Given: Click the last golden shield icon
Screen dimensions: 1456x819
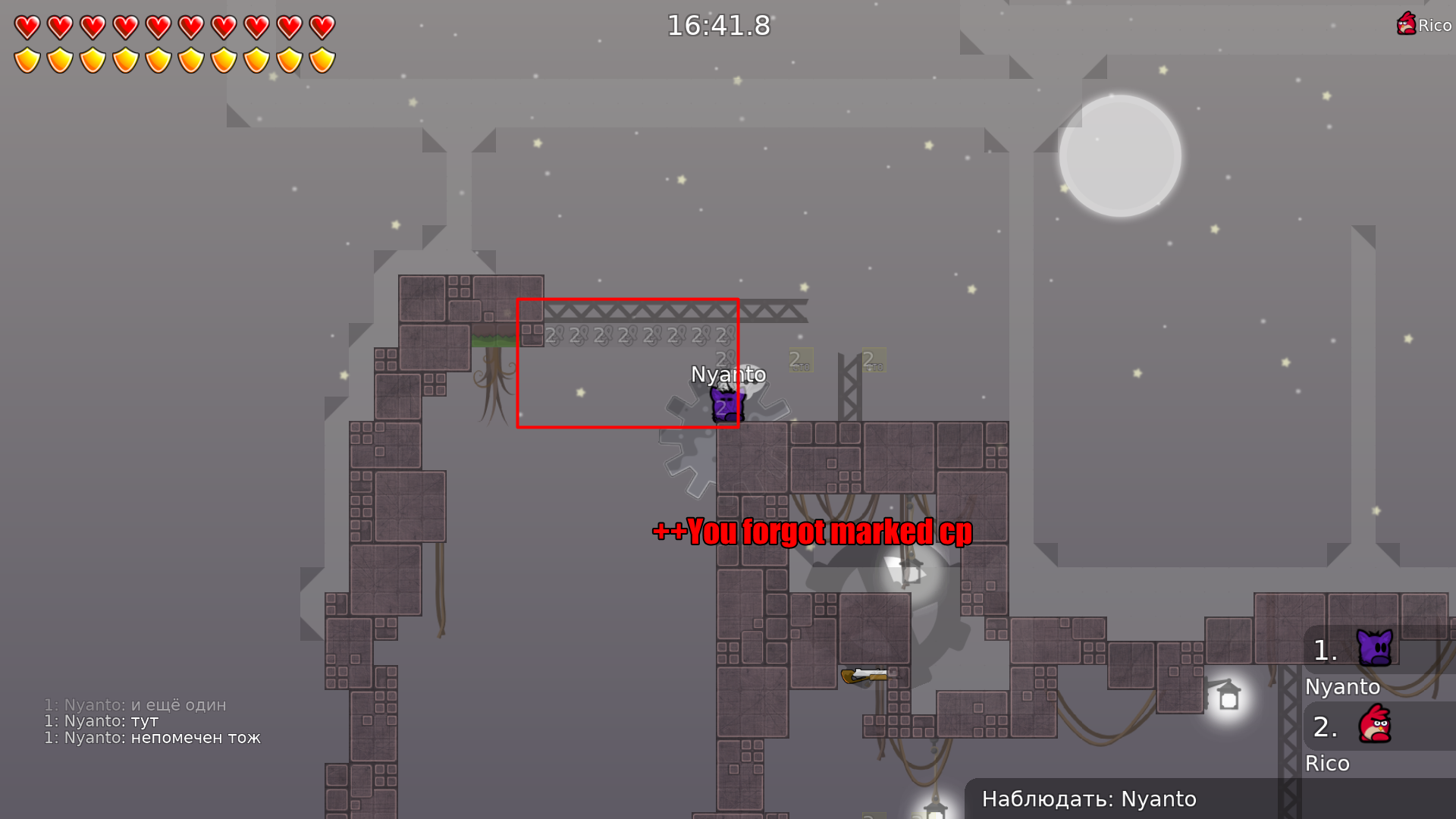Looking at the screenshot, I should [x=322, y=59].
